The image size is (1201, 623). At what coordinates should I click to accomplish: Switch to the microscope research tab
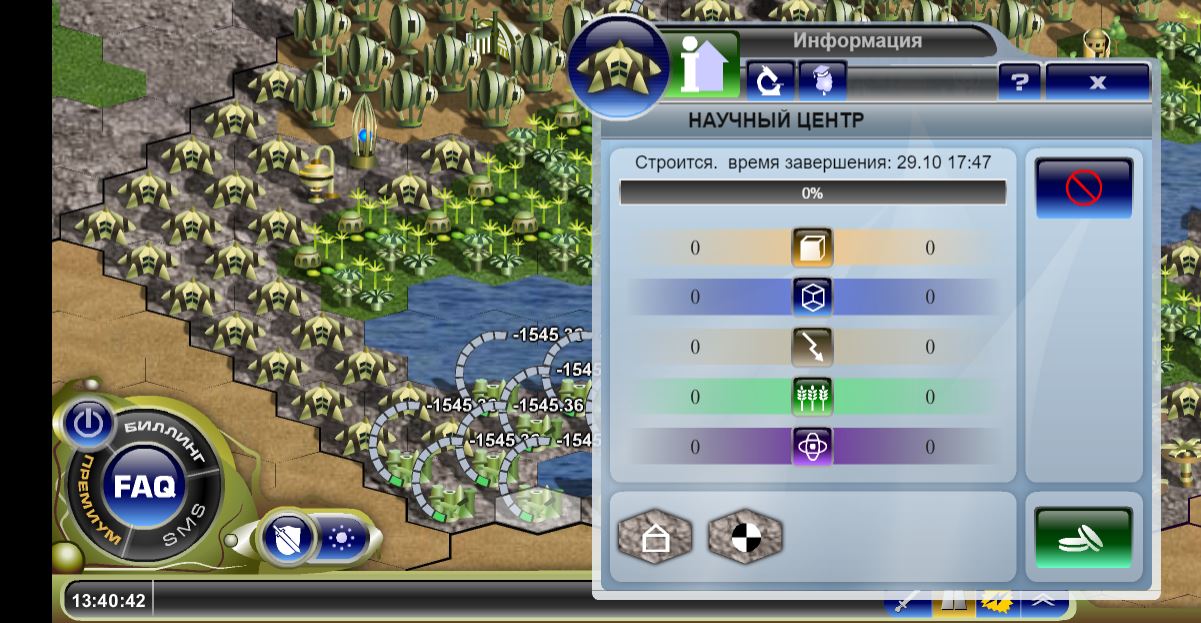point(770,82)
